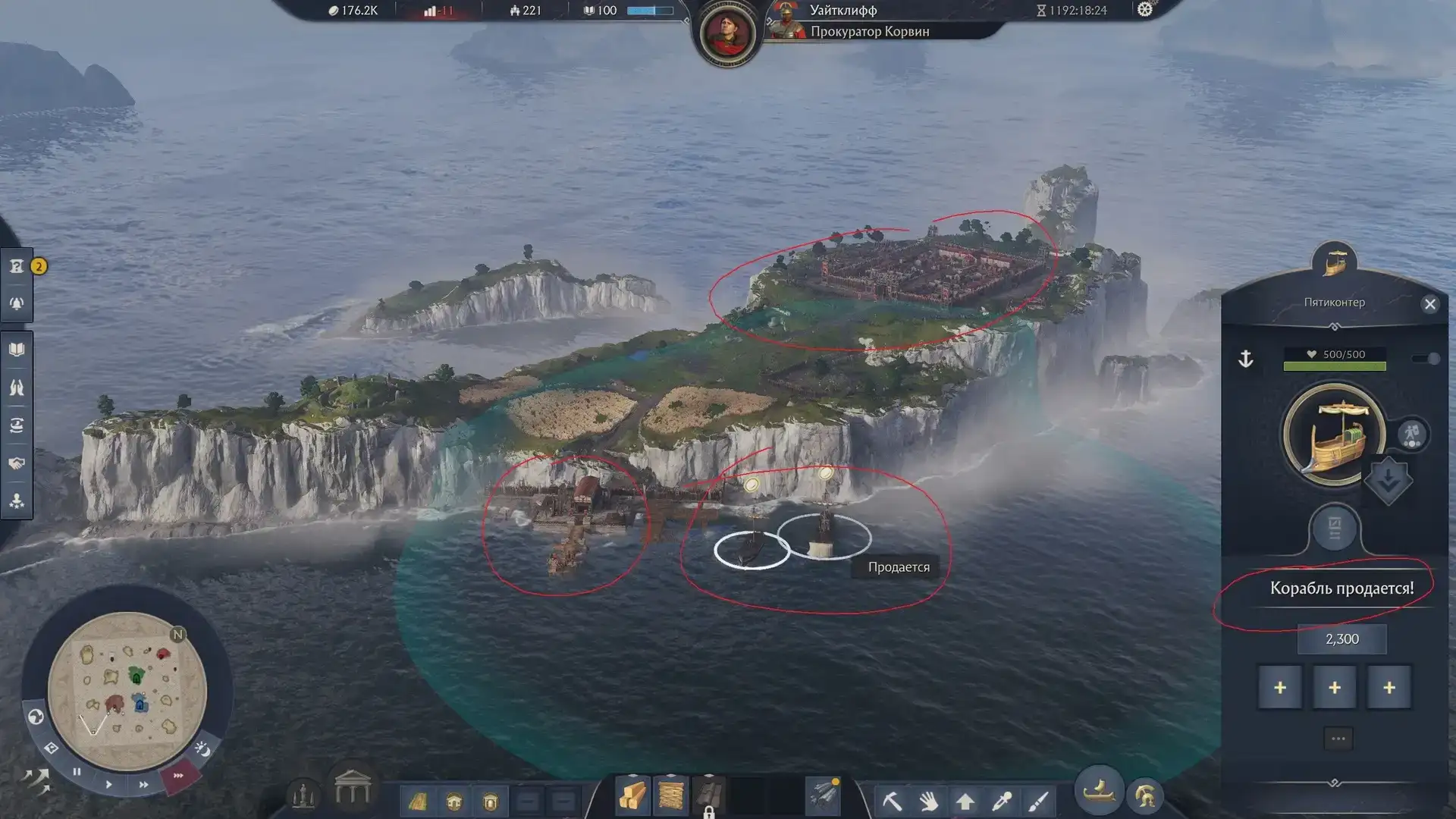This screenshot has width=1456, height=819.
Task: Pick the eyedropper copy tool
Action: coord(1001,801)
